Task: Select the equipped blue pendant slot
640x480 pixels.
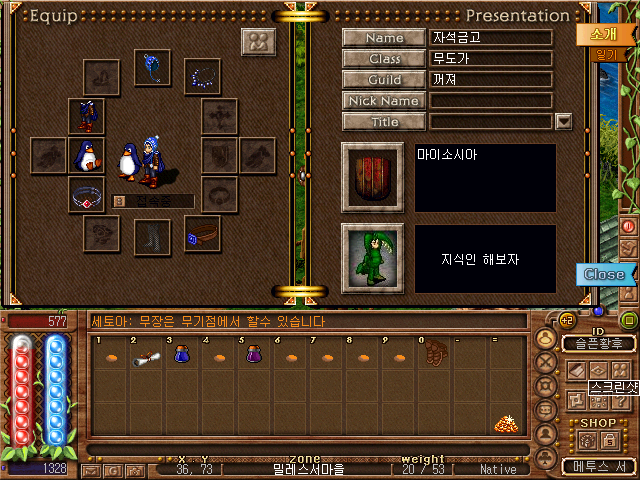Action: (154, 69)
